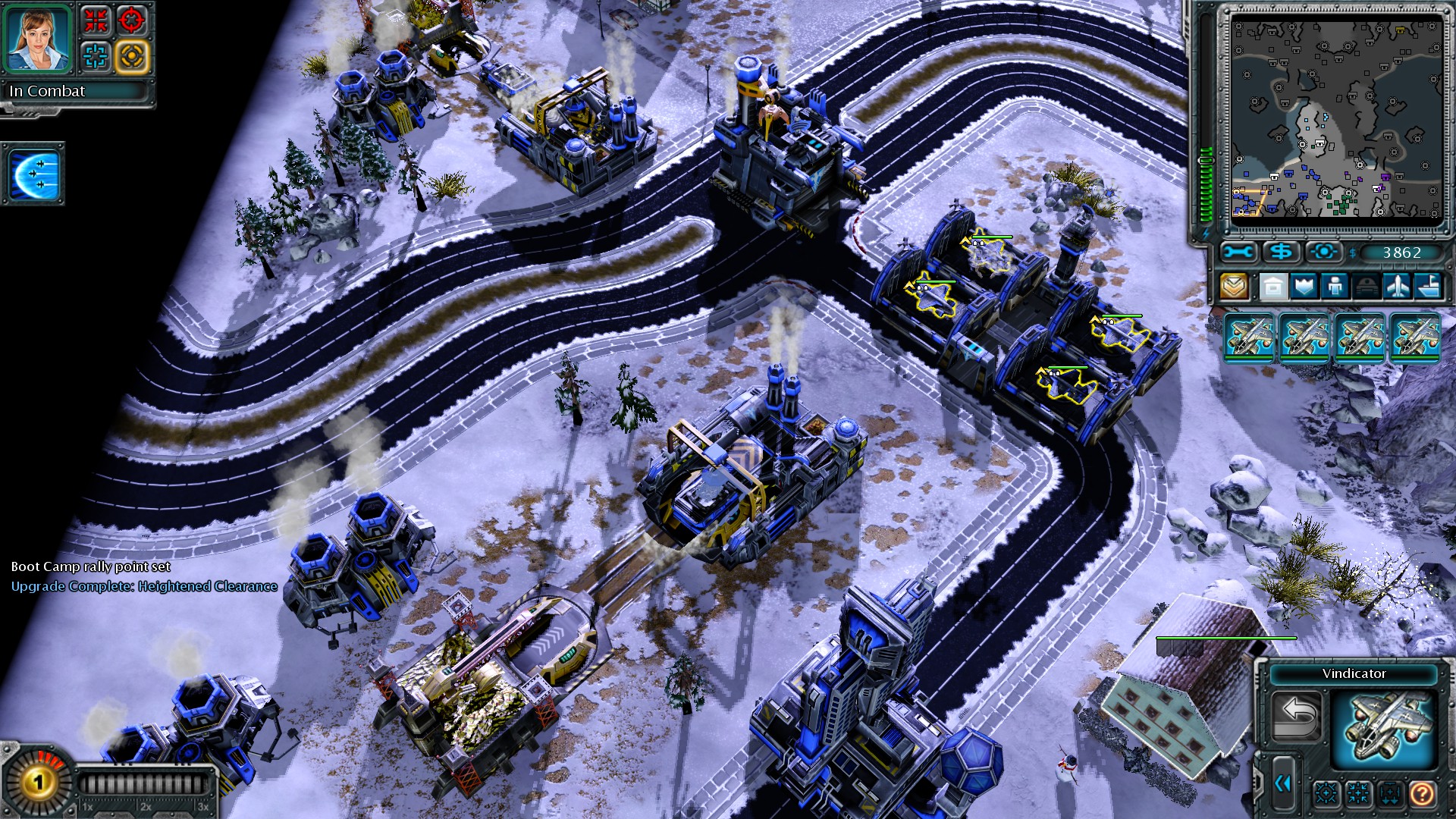Choose the red crosshair co-commander order
Screen dimensions: 1456x819
click(x=132, y=20)
